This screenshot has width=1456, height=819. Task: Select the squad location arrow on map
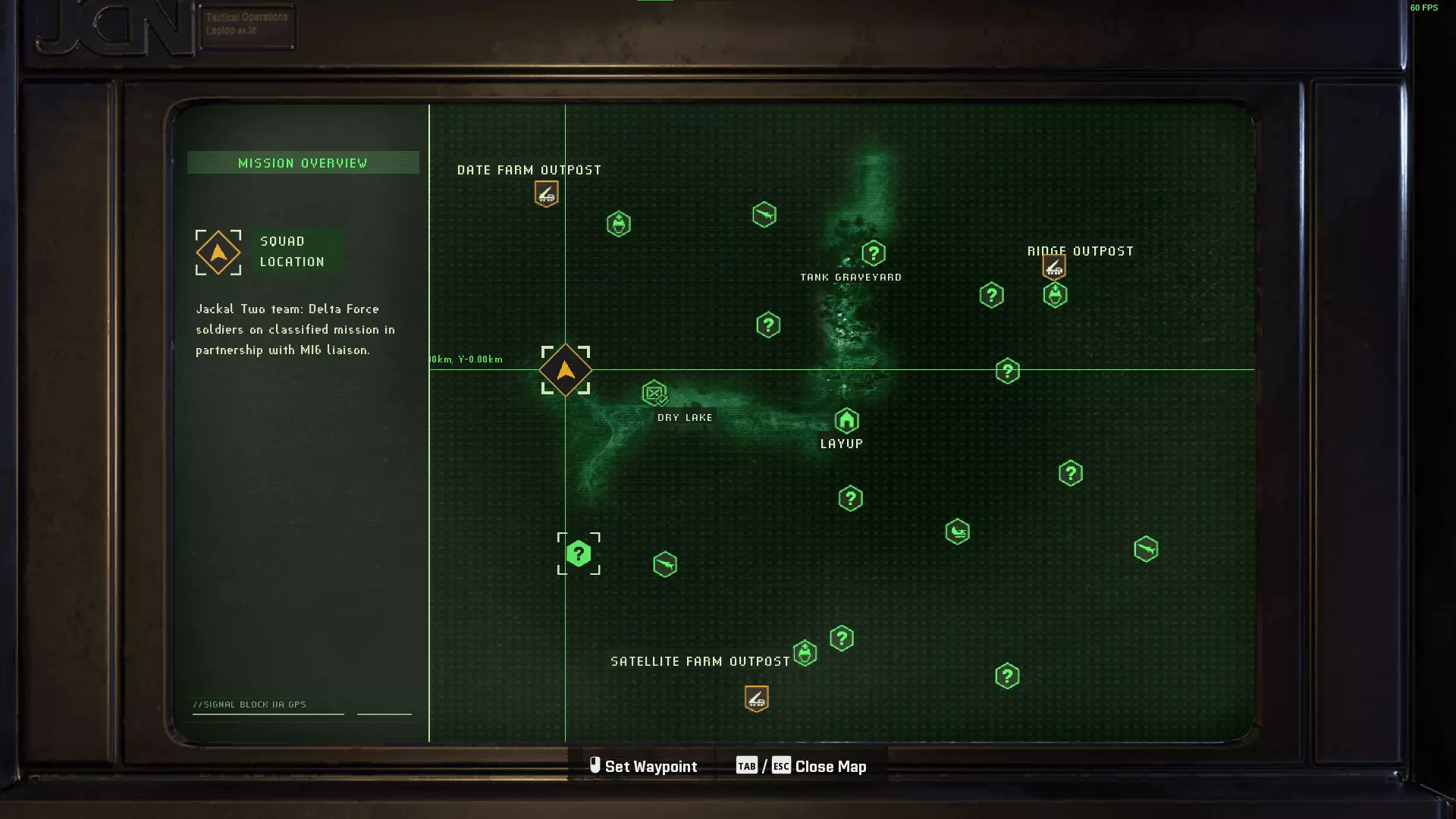566,370
